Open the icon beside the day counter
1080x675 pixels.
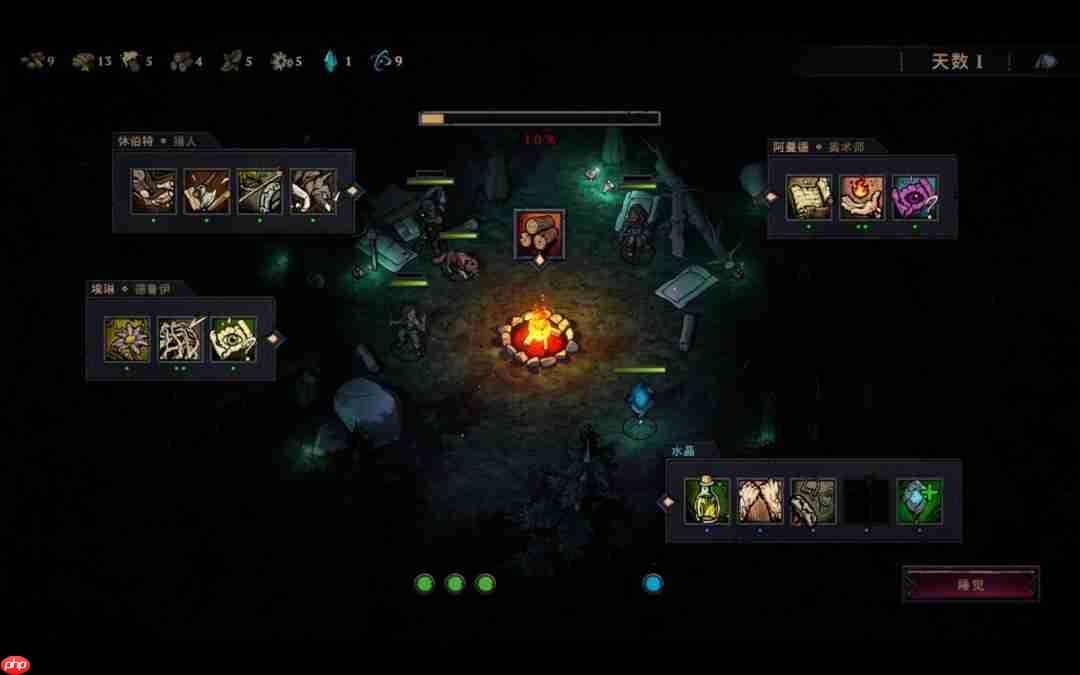pos(1045,62)
